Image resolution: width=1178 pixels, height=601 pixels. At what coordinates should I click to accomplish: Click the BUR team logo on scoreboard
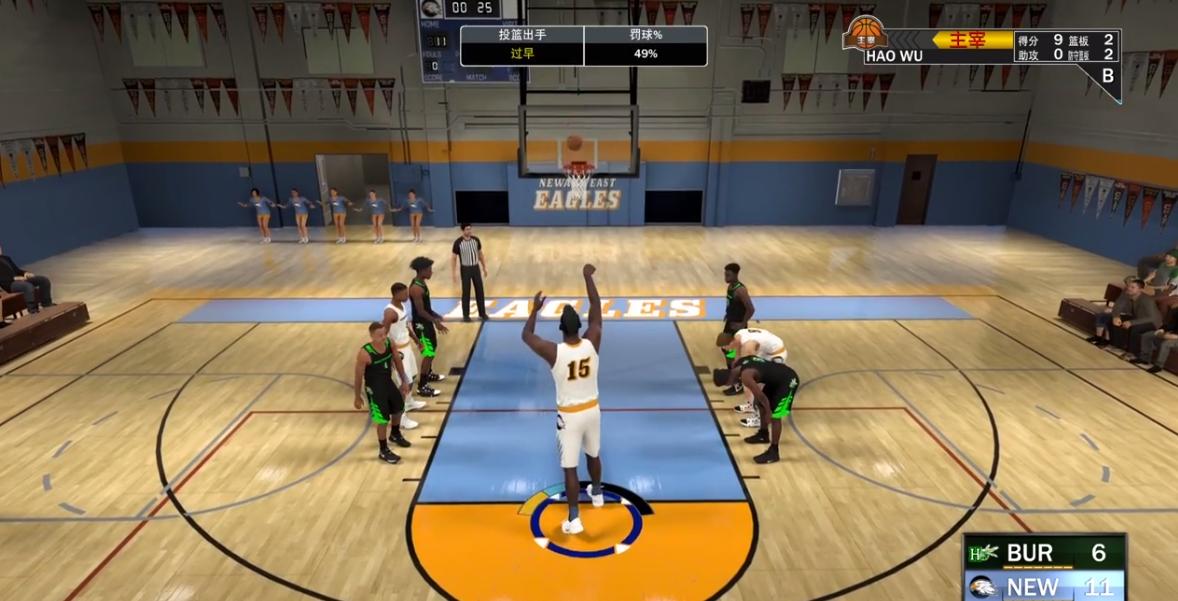tap(983, 553)
